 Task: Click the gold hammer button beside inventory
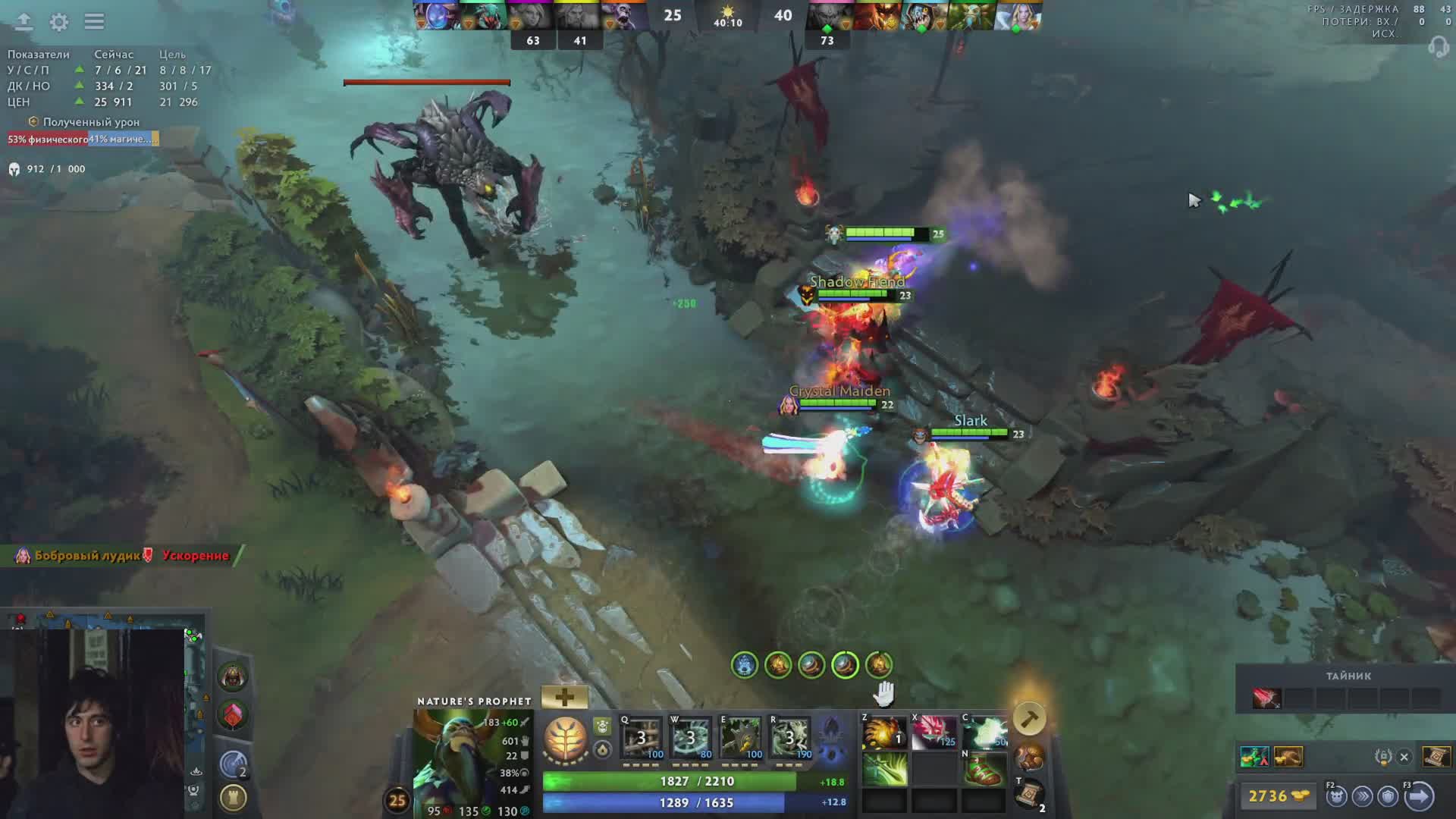[1029, 718]
